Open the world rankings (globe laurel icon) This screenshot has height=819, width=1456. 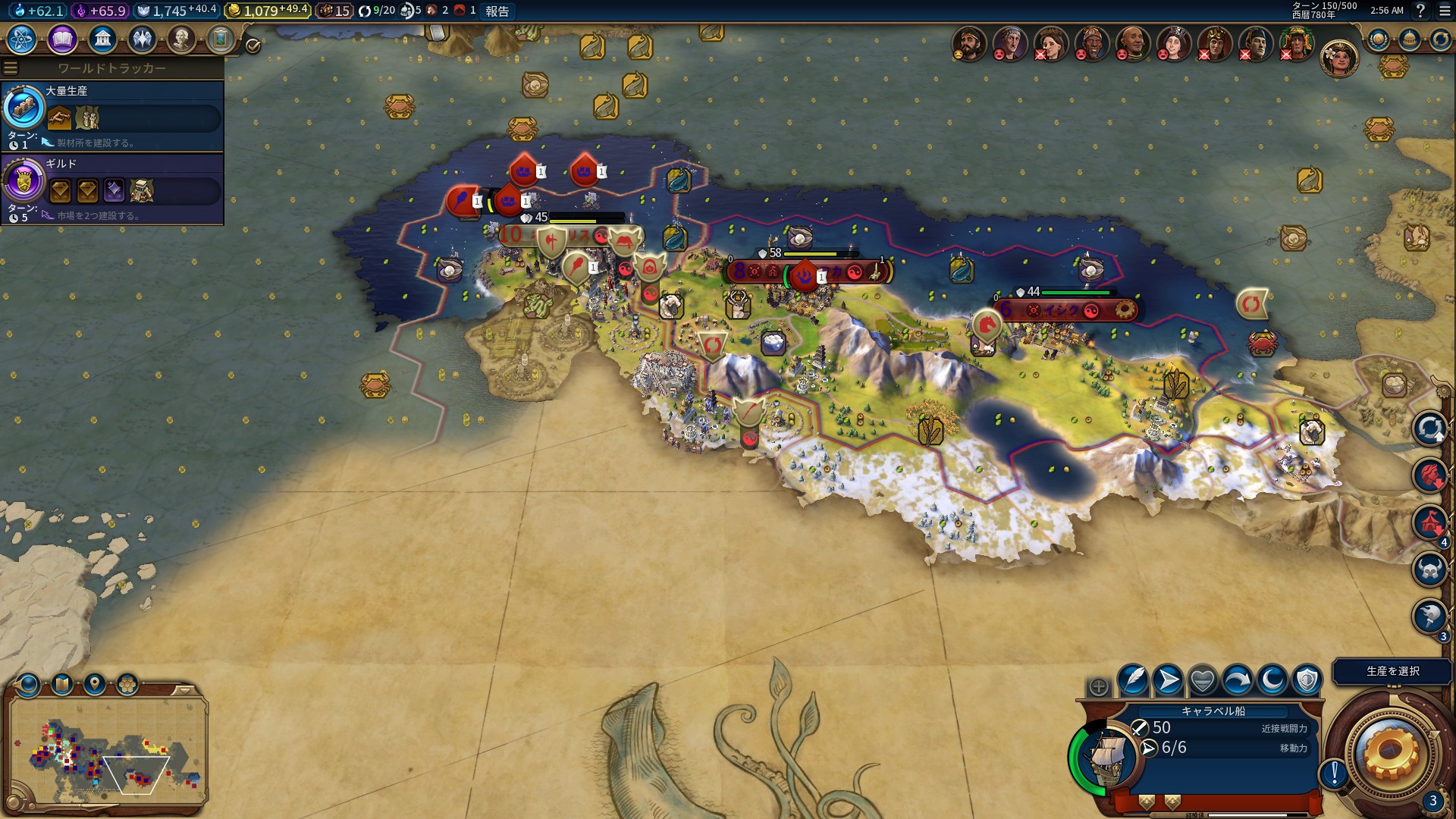coord(1378,39)
